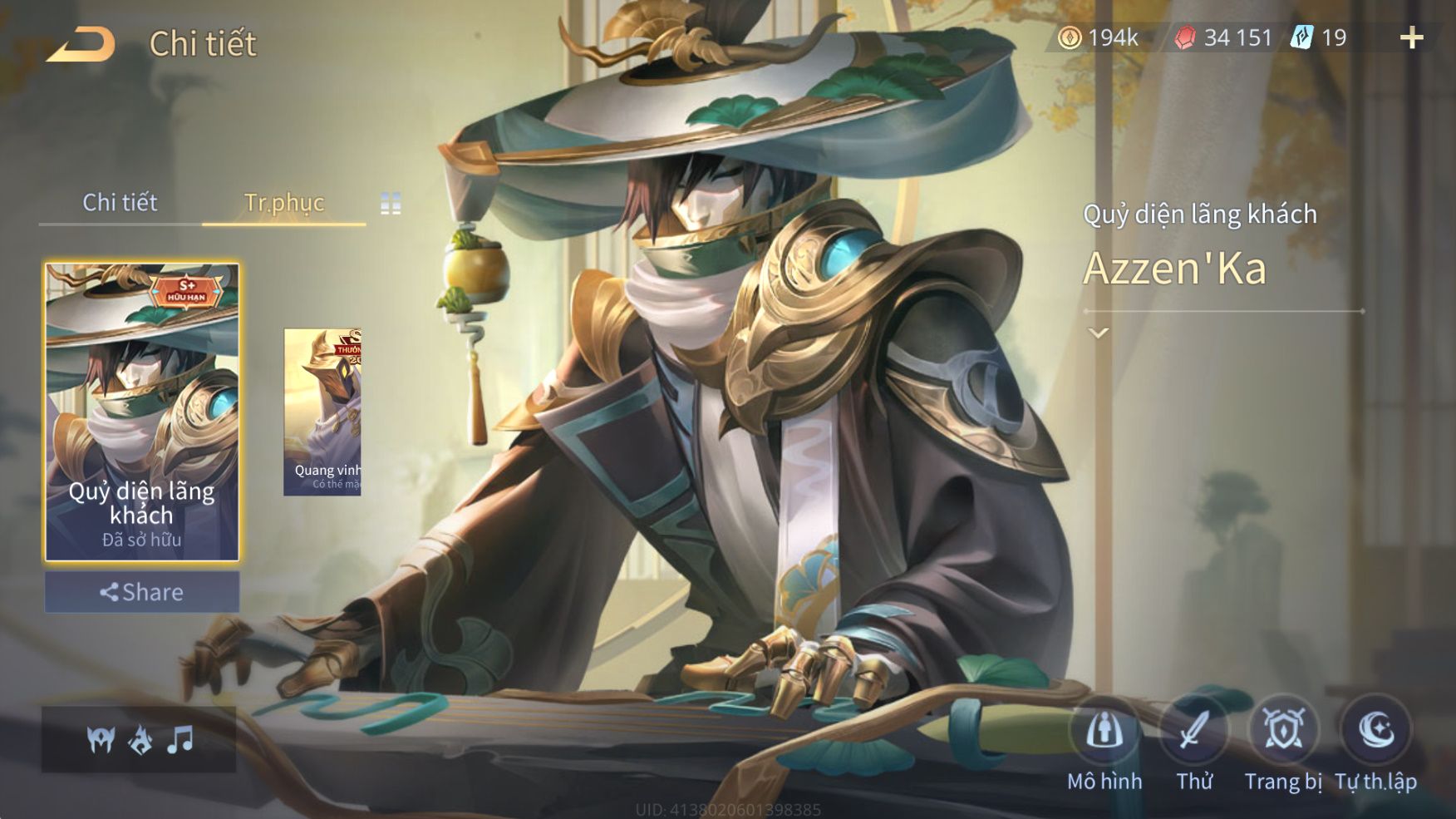
Task: Try the hero with Thử button
Action: (x=1194, y=732)
